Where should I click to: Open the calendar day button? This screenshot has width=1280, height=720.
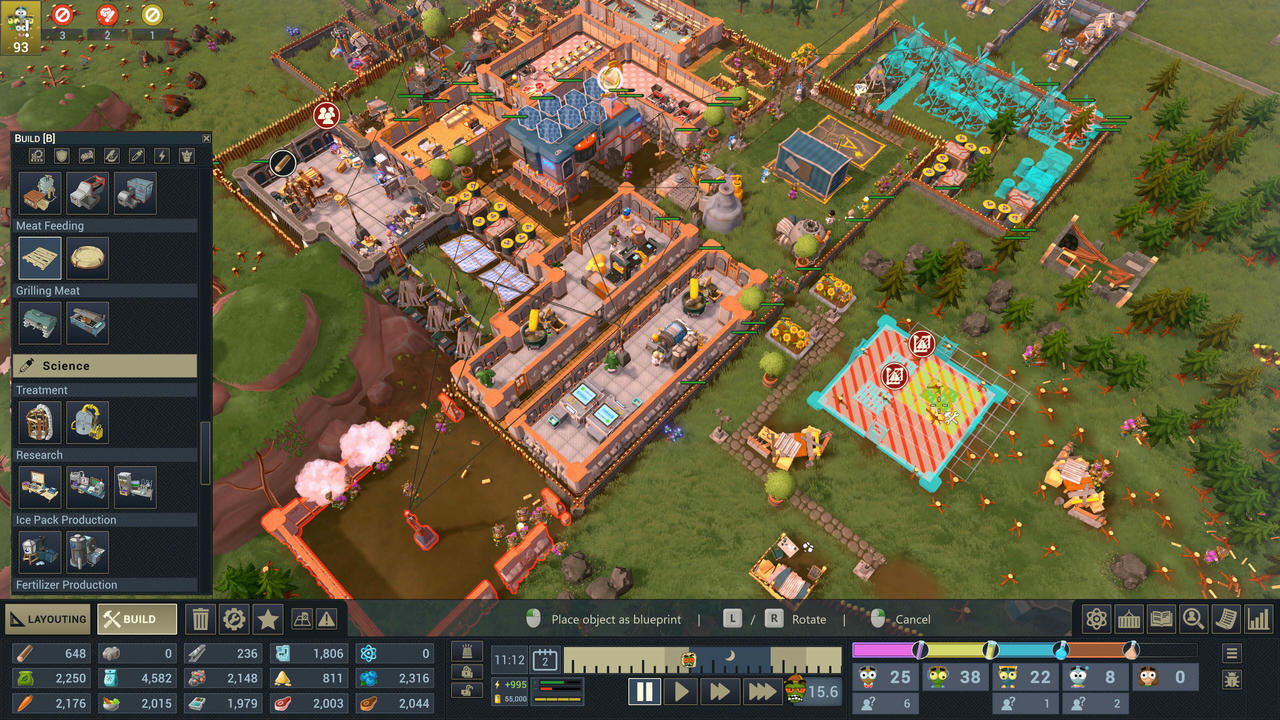(x=545, y=659)
